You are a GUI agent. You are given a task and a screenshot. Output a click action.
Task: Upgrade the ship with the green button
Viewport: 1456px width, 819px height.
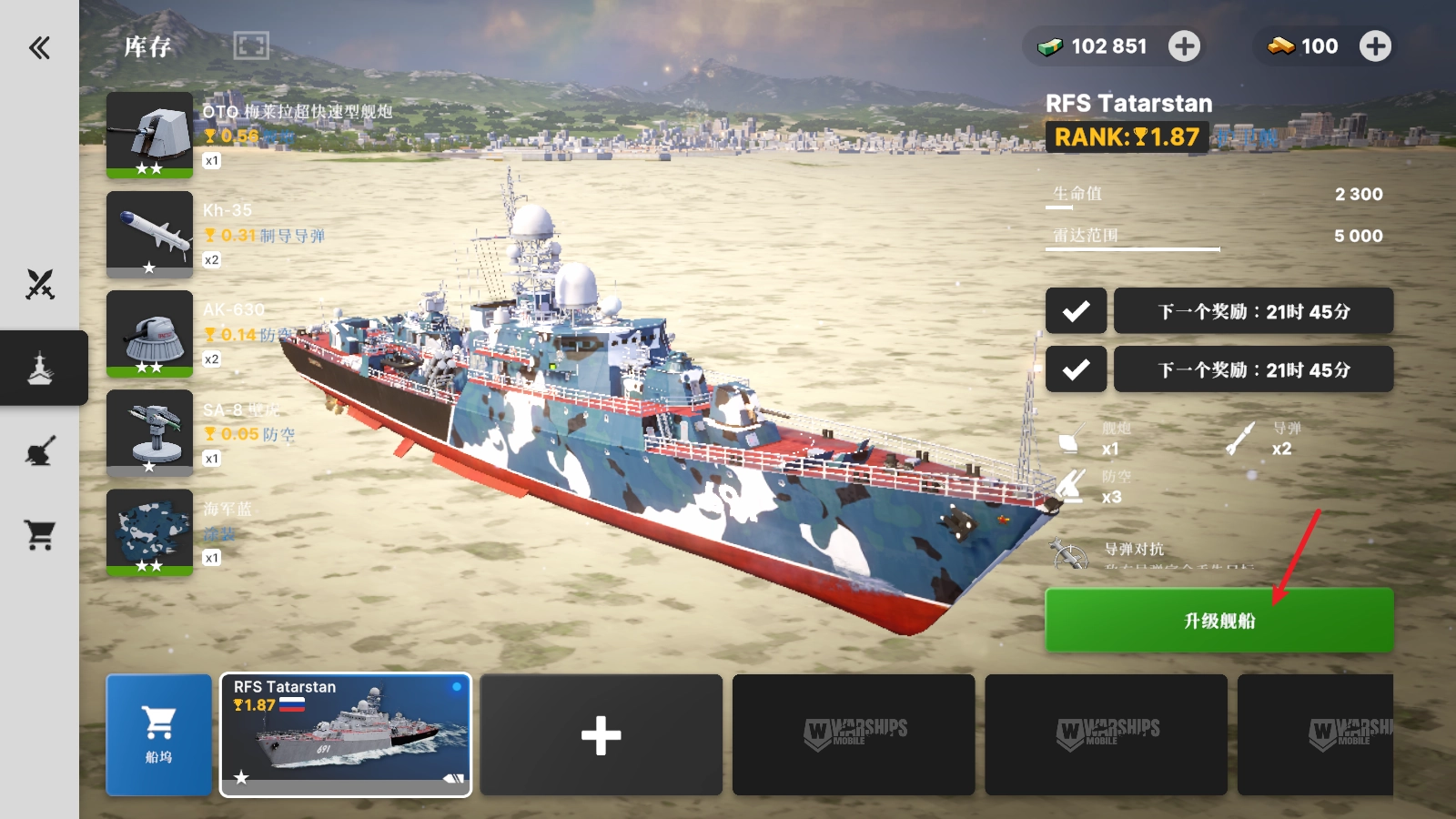tap(1218, 620)
